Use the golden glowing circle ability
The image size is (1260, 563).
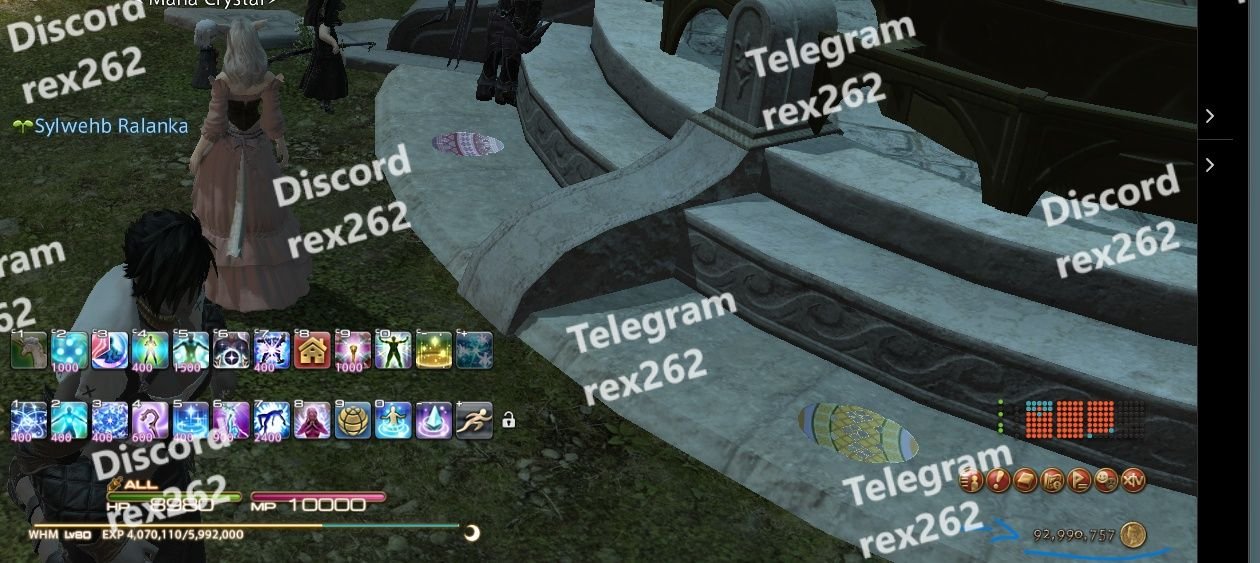point(434,350)
